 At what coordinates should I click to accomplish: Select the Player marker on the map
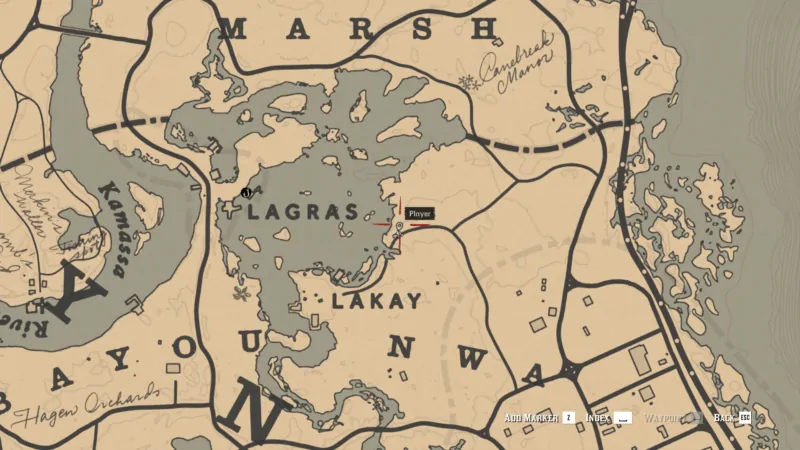pos(399,228)
